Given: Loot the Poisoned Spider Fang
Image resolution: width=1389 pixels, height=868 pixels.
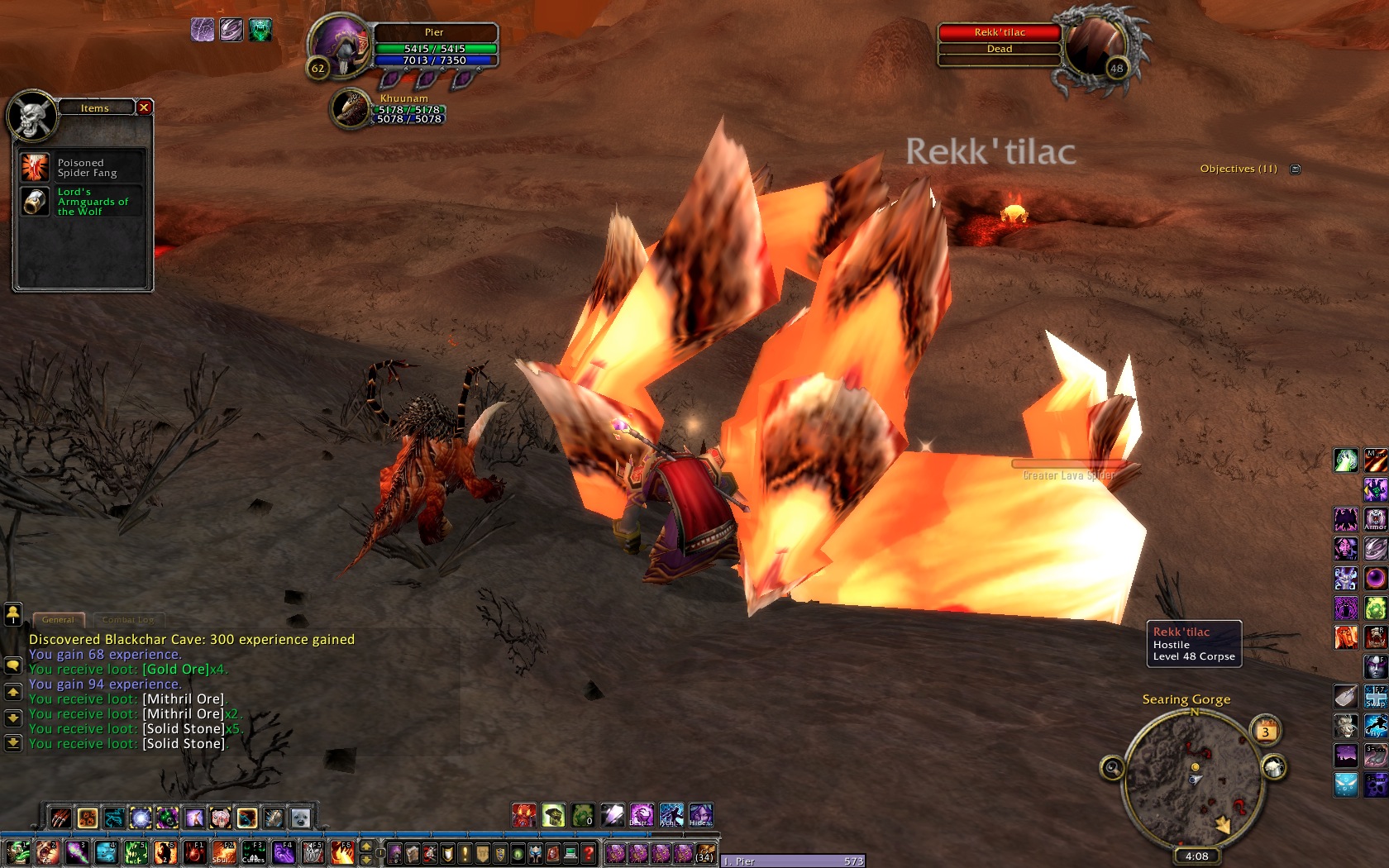Looking at the screenshot, I should pos(36,168).
